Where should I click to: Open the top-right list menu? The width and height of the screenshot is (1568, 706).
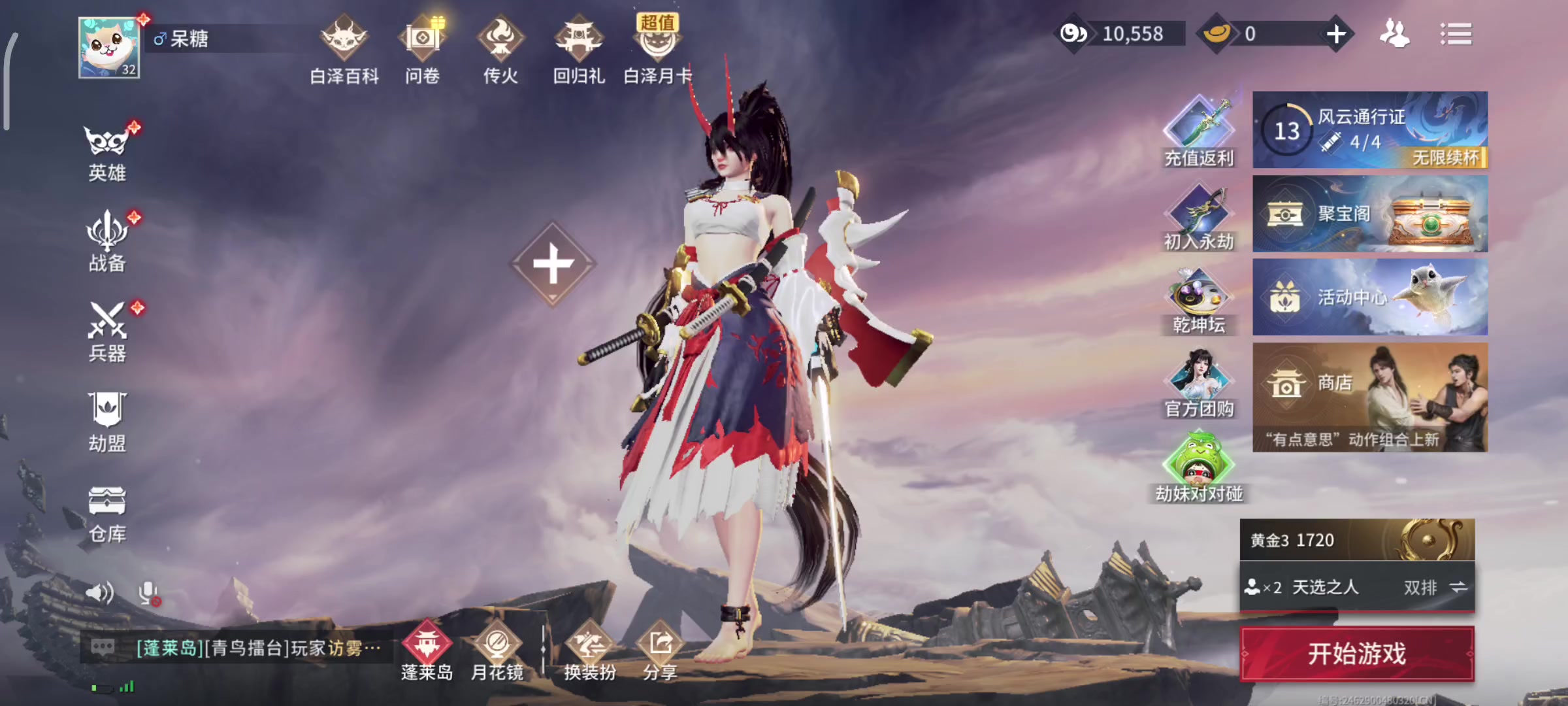tap(1456, 34)
